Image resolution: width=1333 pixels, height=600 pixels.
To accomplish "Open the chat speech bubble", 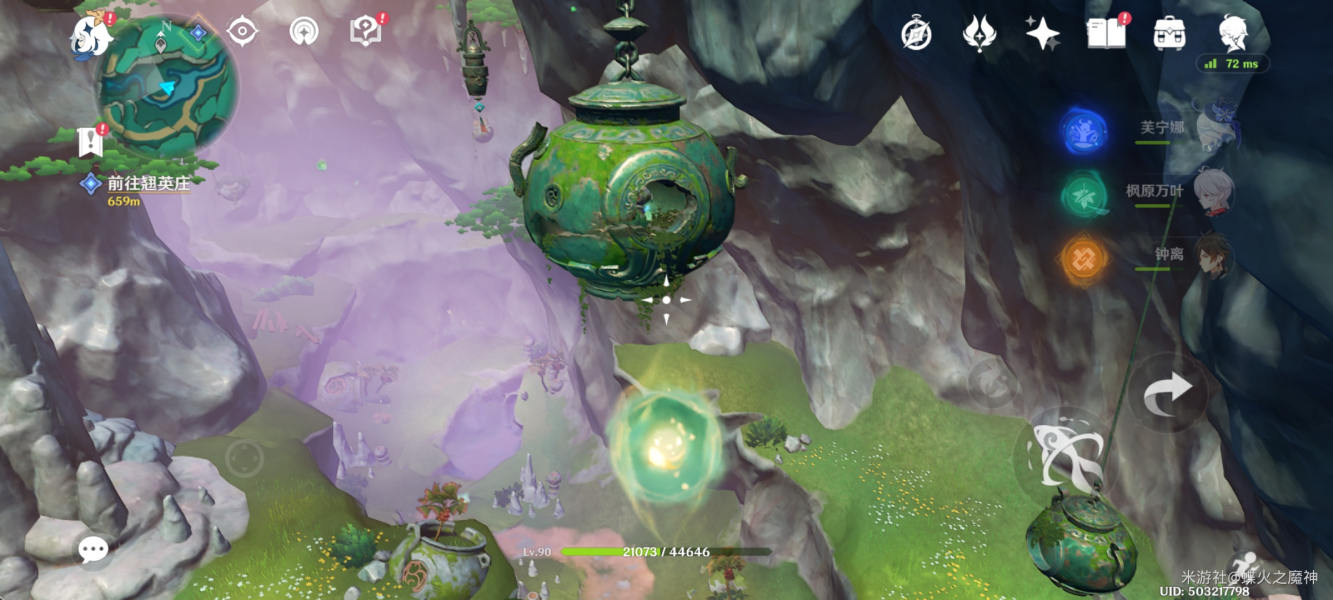I will point(94,550).
